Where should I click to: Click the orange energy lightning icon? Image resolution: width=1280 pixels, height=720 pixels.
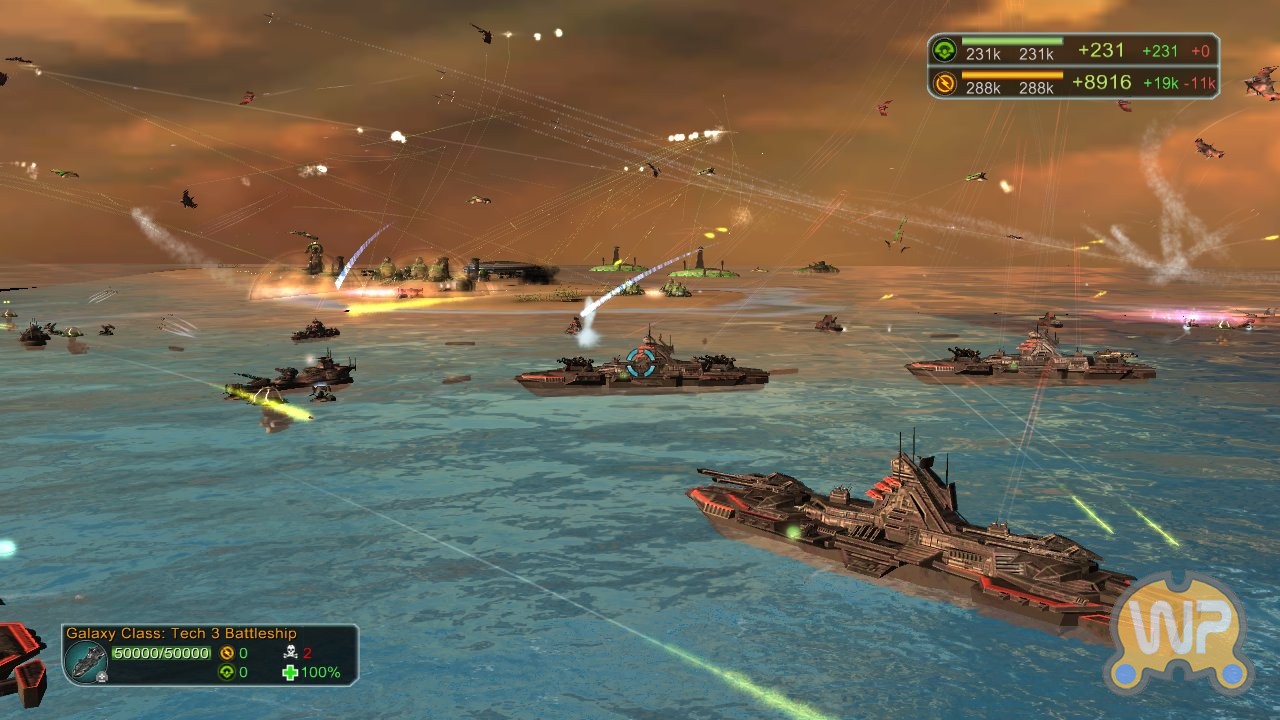click(x=943, y=83)
